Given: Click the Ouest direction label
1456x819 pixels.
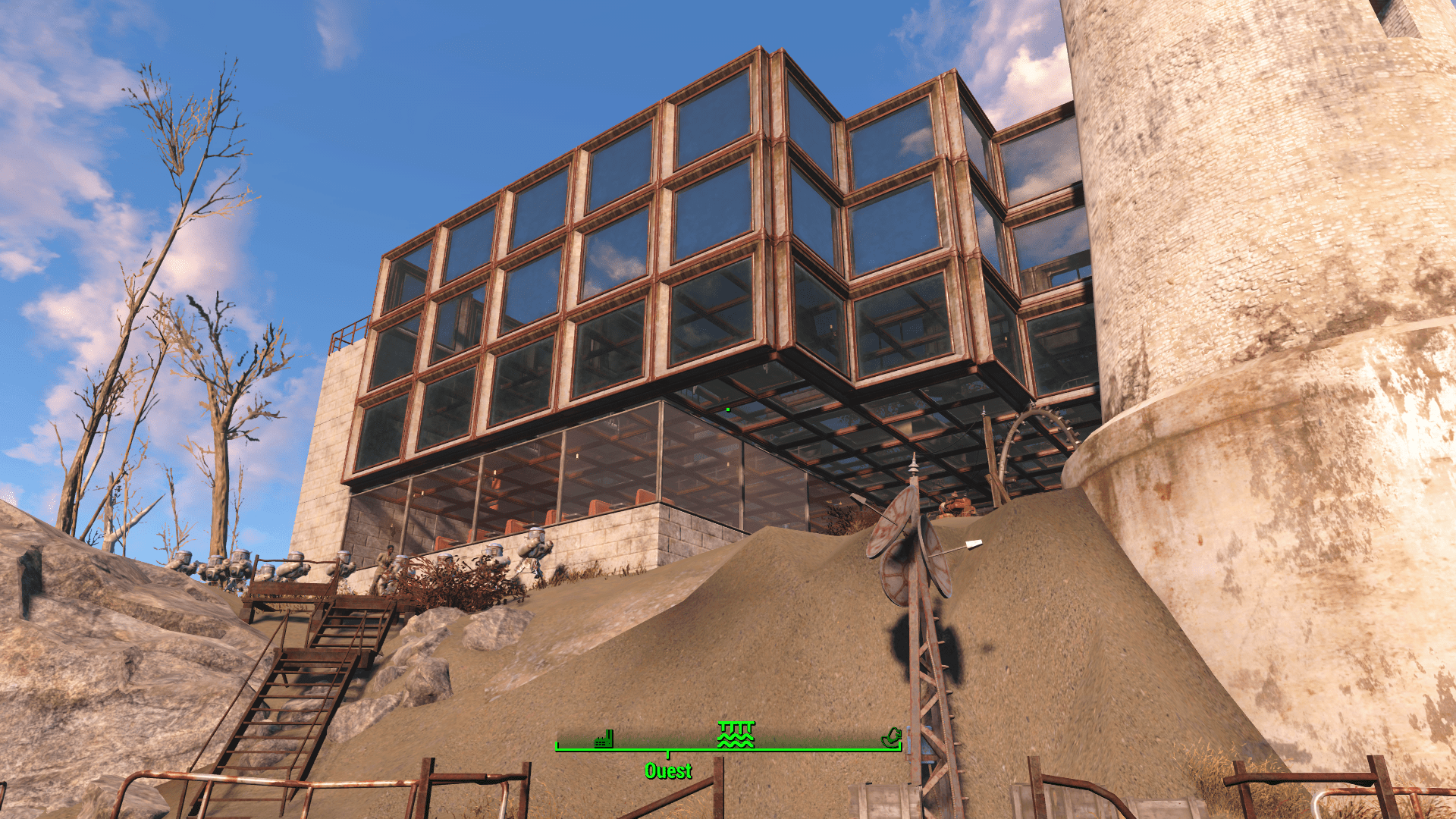Looking at the screenshot, I should (x=668, y=771).
